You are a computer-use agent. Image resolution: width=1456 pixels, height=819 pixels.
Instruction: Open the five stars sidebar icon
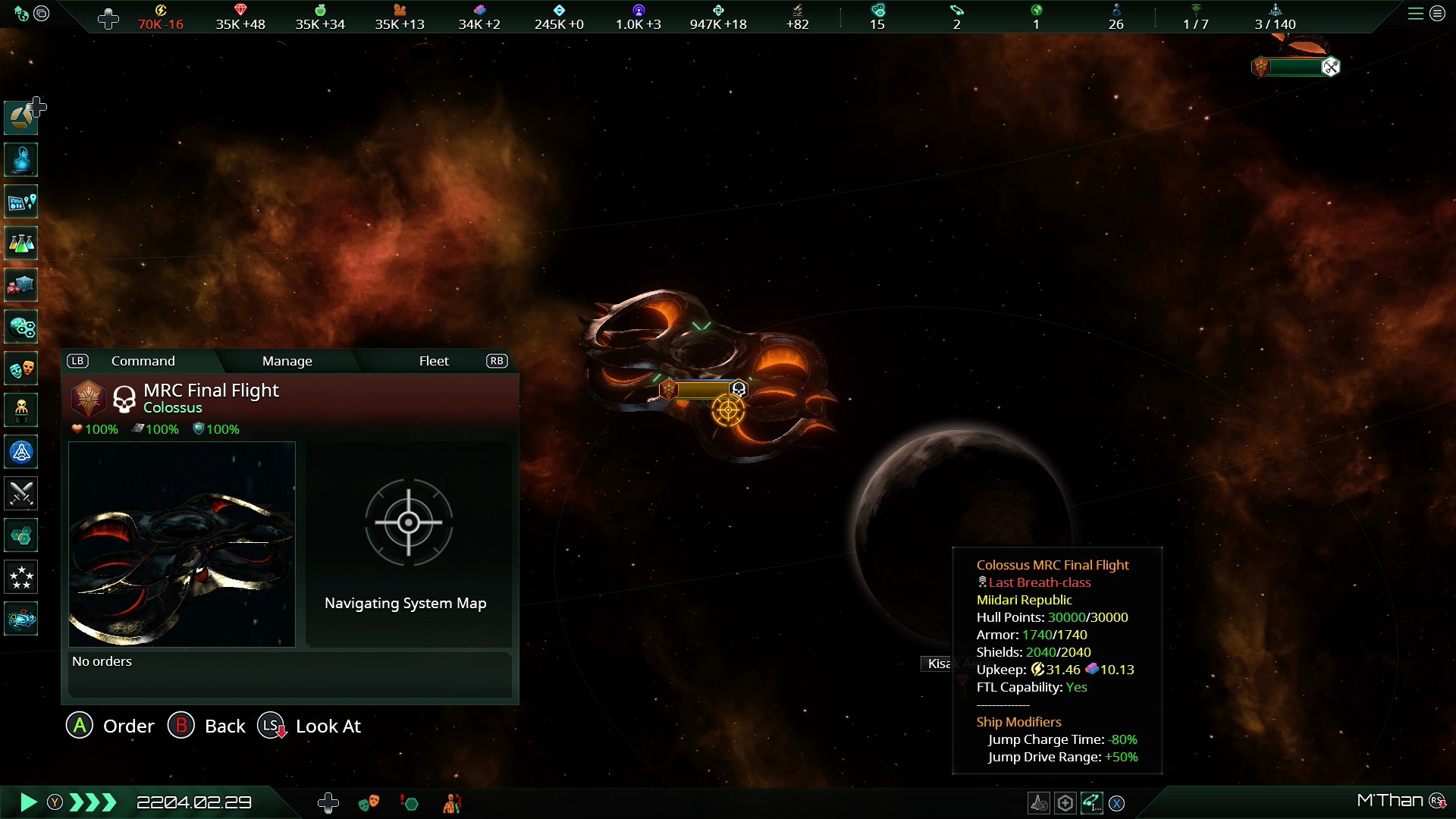(21, 577)
